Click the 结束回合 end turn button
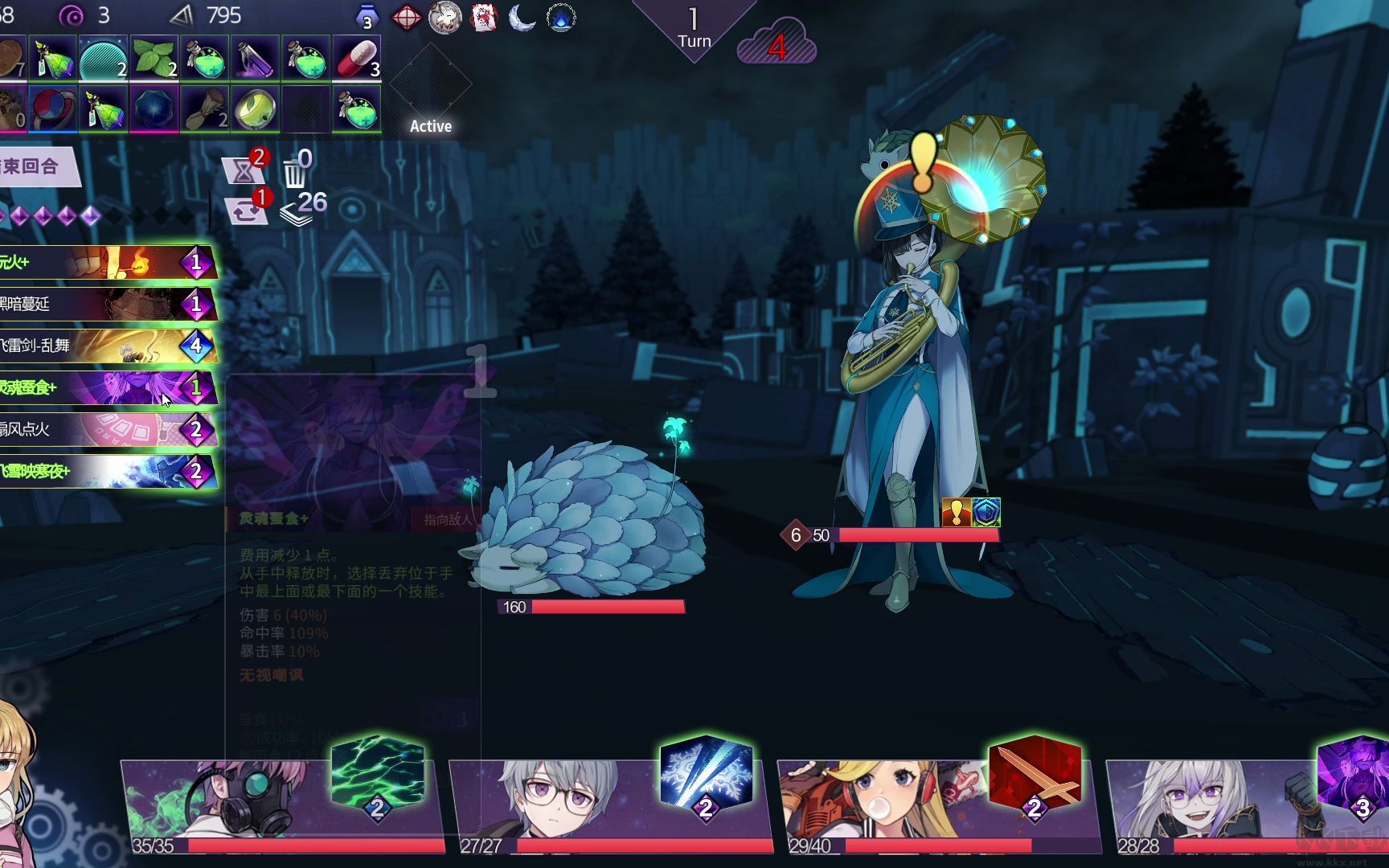The height and width of the screenshot is (868, 1389). tap(34, 167)
